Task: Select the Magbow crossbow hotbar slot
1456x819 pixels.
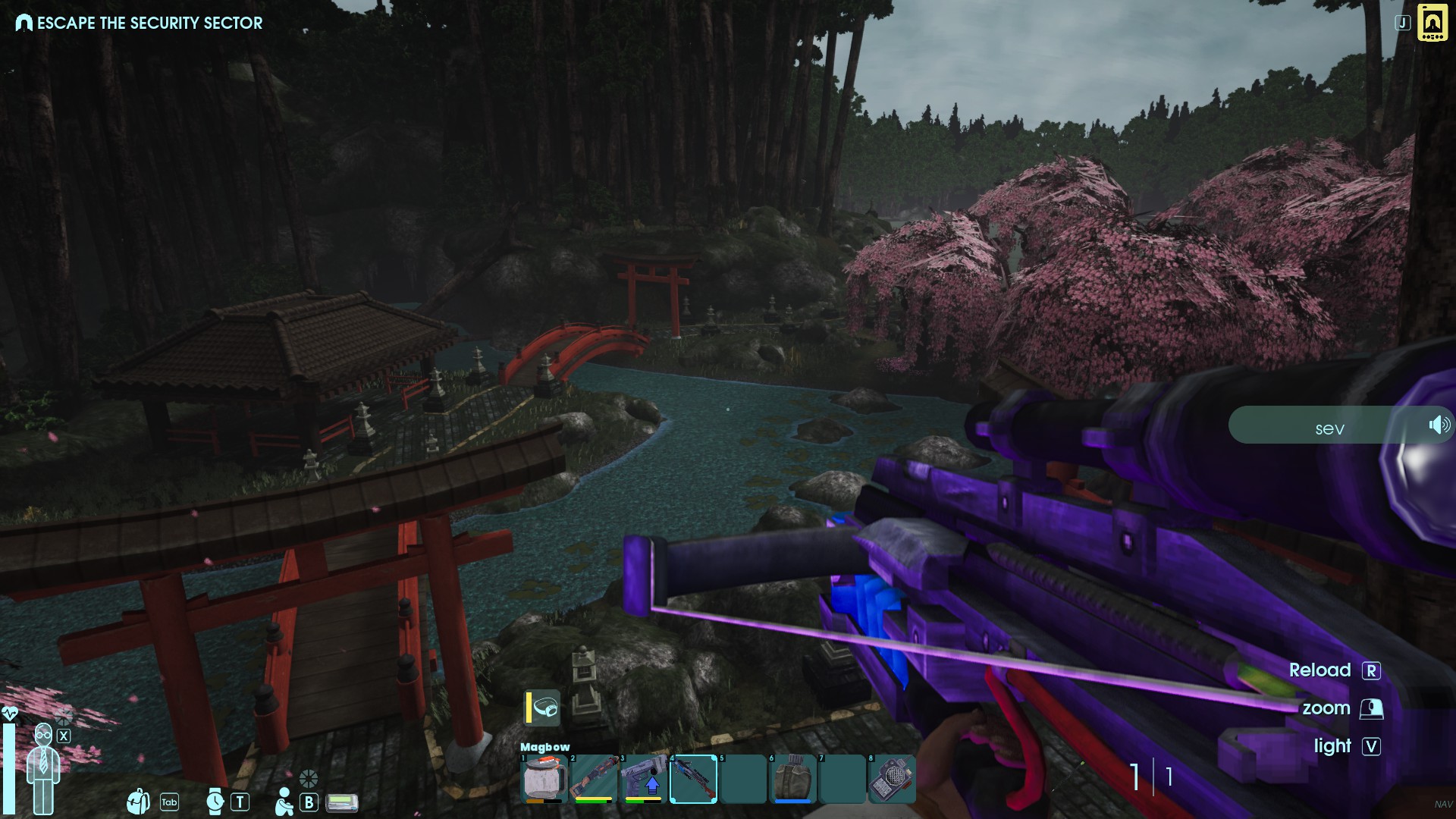Action: coord(693,778)
